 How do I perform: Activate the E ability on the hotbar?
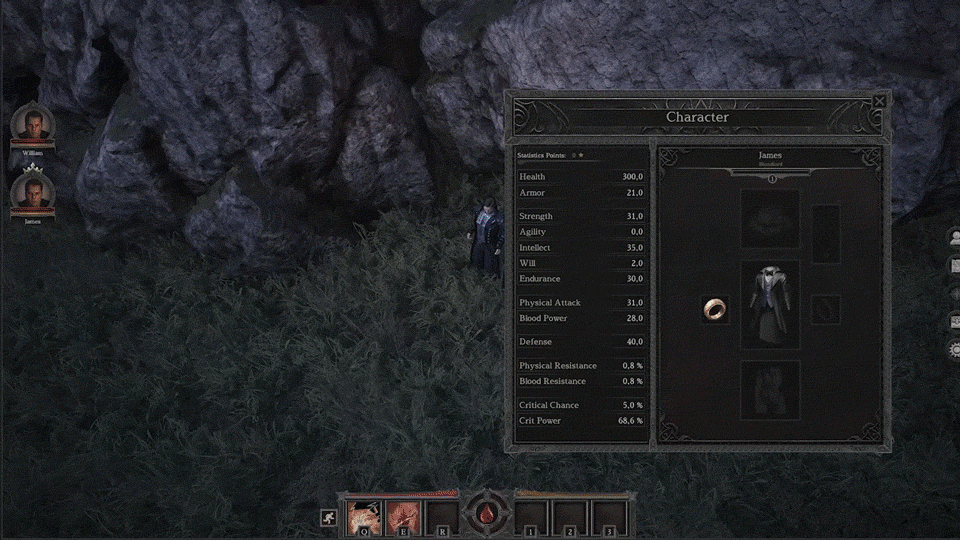(402, 516)
